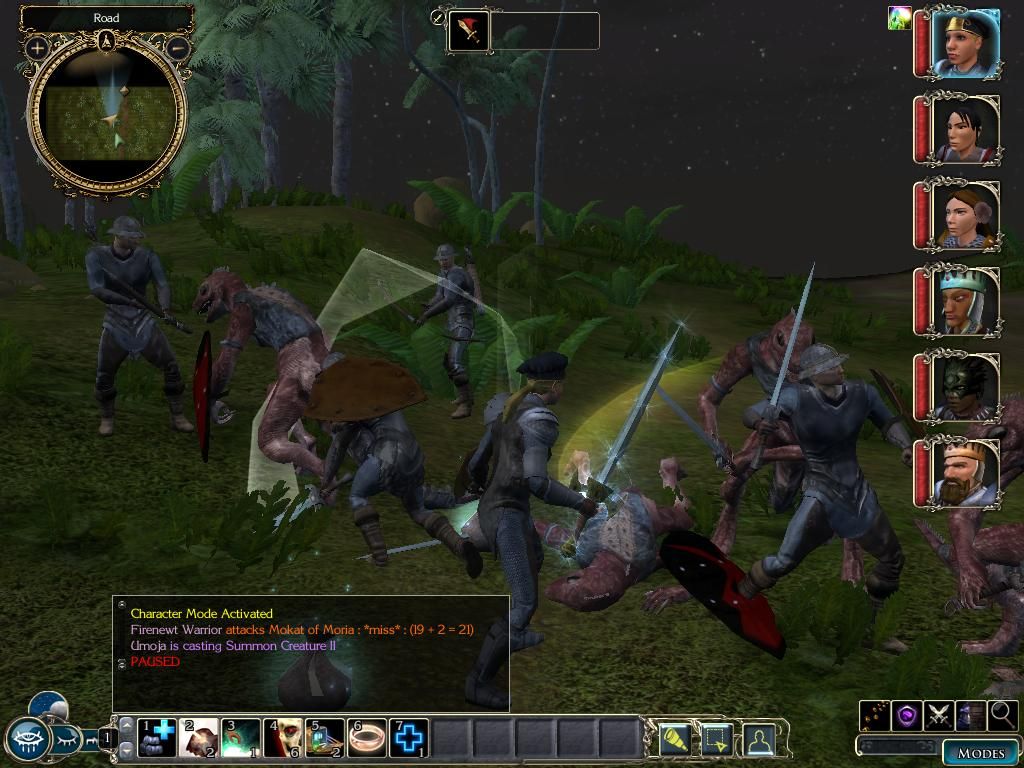1024x768 pixels.
Task: Toggle the purple shield mode icon
Action: pos(907,715)
